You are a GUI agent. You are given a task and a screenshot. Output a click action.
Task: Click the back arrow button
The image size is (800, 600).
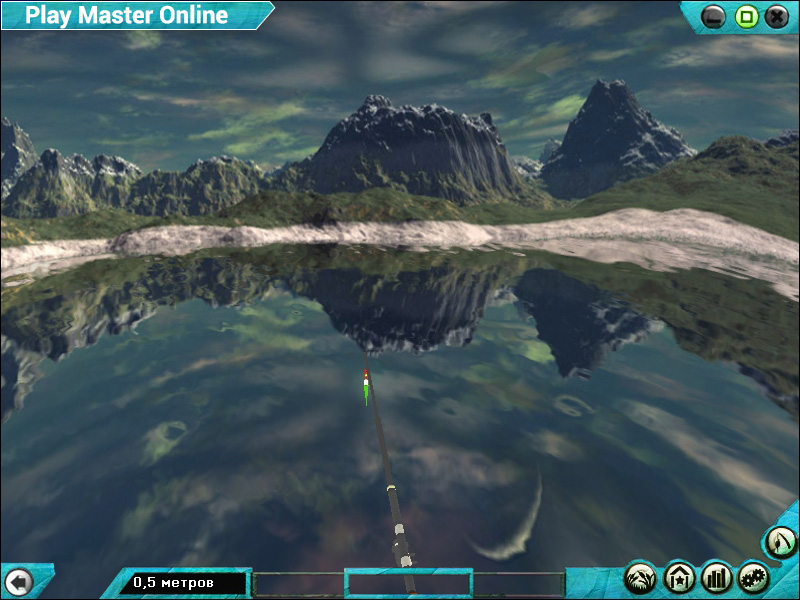coord(19,581)
